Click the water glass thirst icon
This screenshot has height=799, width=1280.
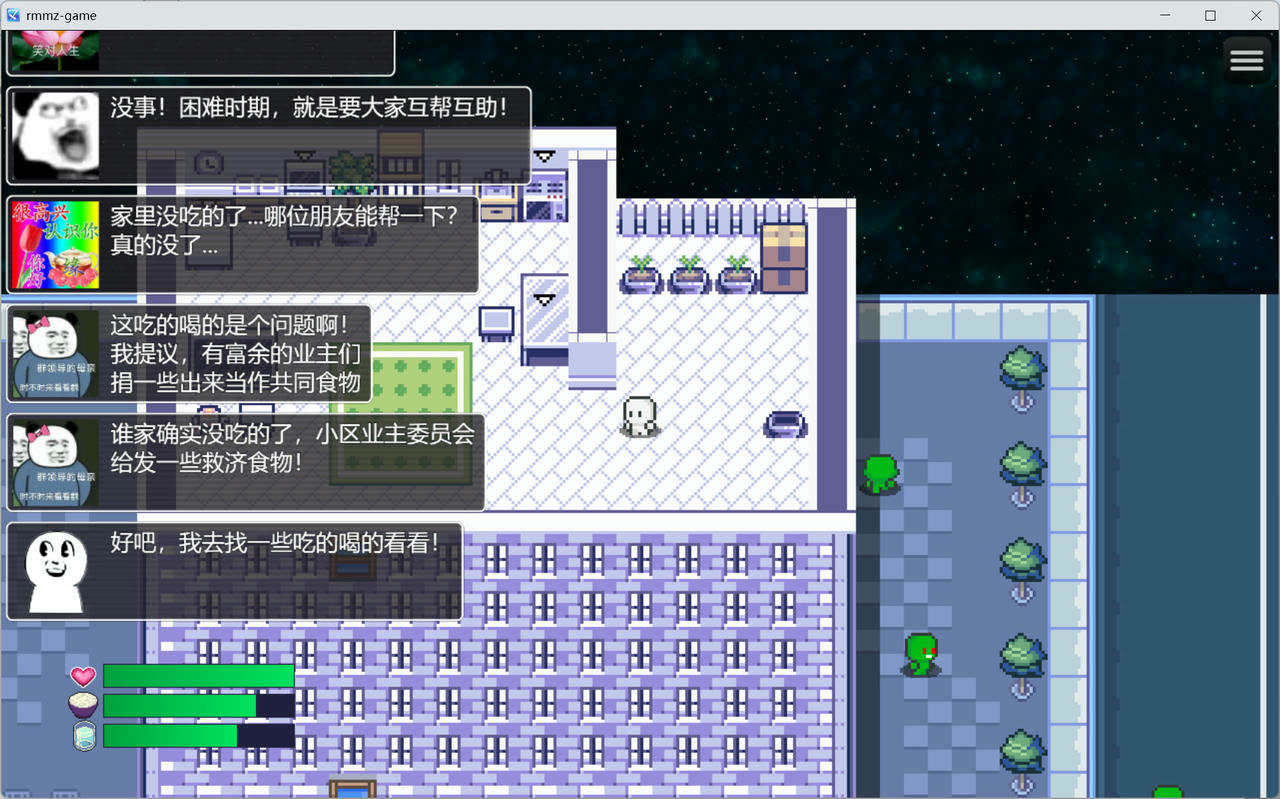[x=84, y=736]
